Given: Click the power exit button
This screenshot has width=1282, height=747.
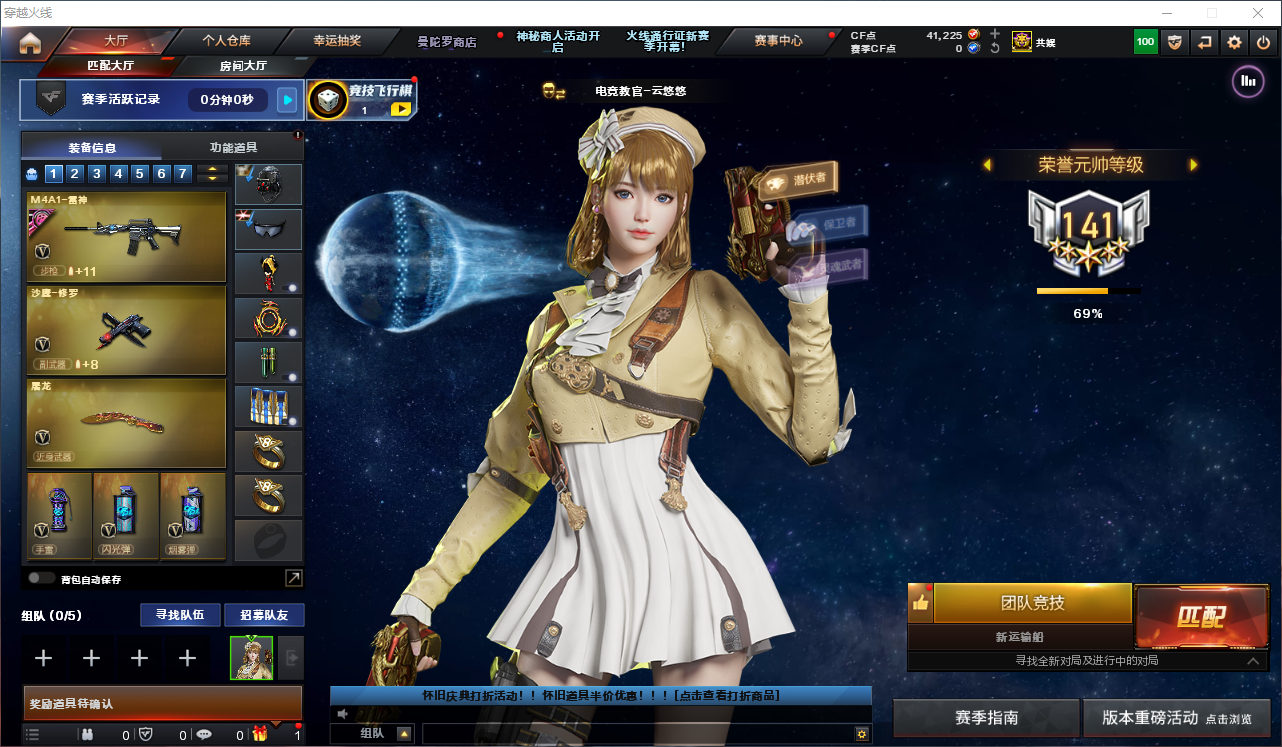Looking at the screenshot, I should point(1263,42).
